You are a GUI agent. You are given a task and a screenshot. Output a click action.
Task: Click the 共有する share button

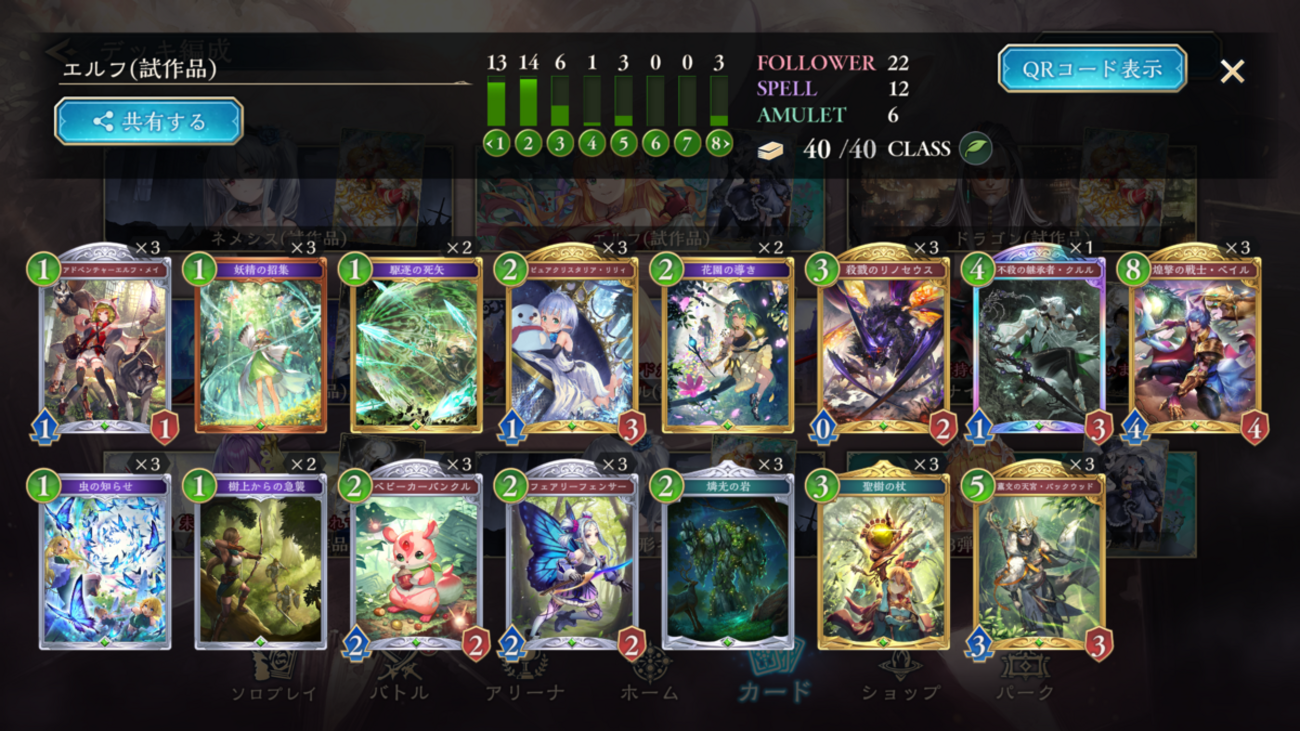[149, 122]
